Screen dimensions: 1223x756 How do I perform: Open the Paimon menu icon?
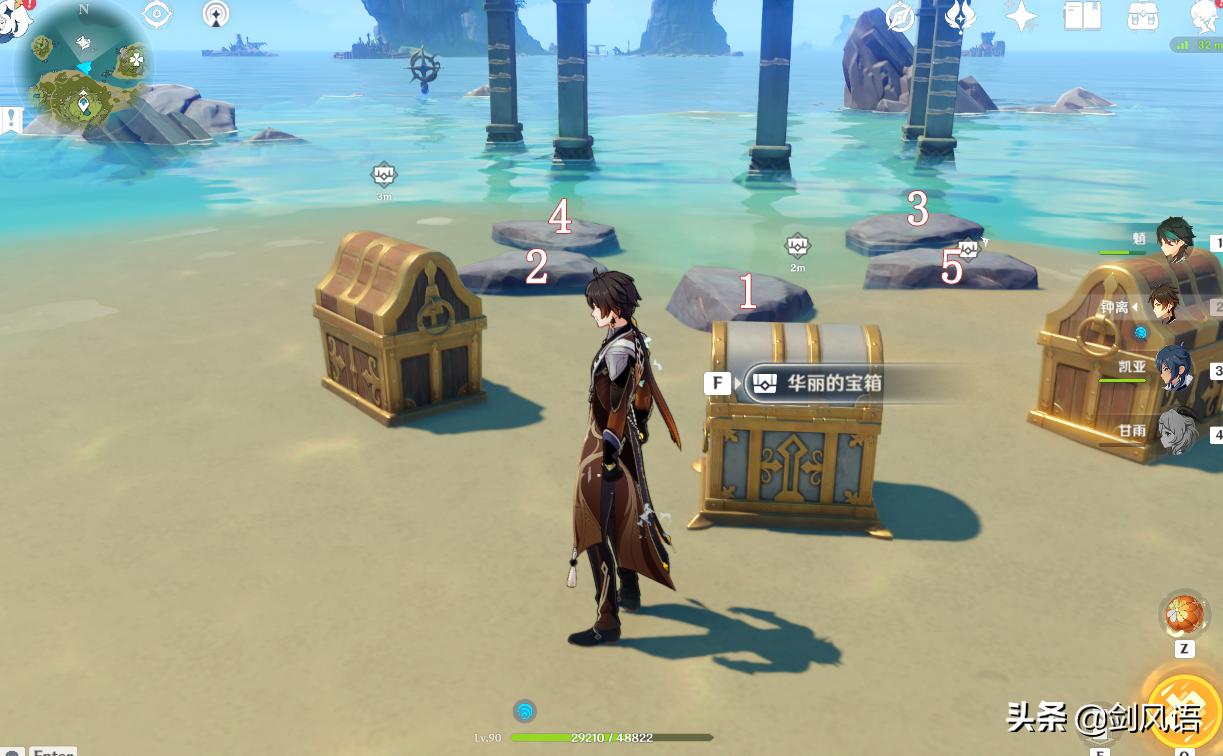pyautogui.click(x=12, y=18)
